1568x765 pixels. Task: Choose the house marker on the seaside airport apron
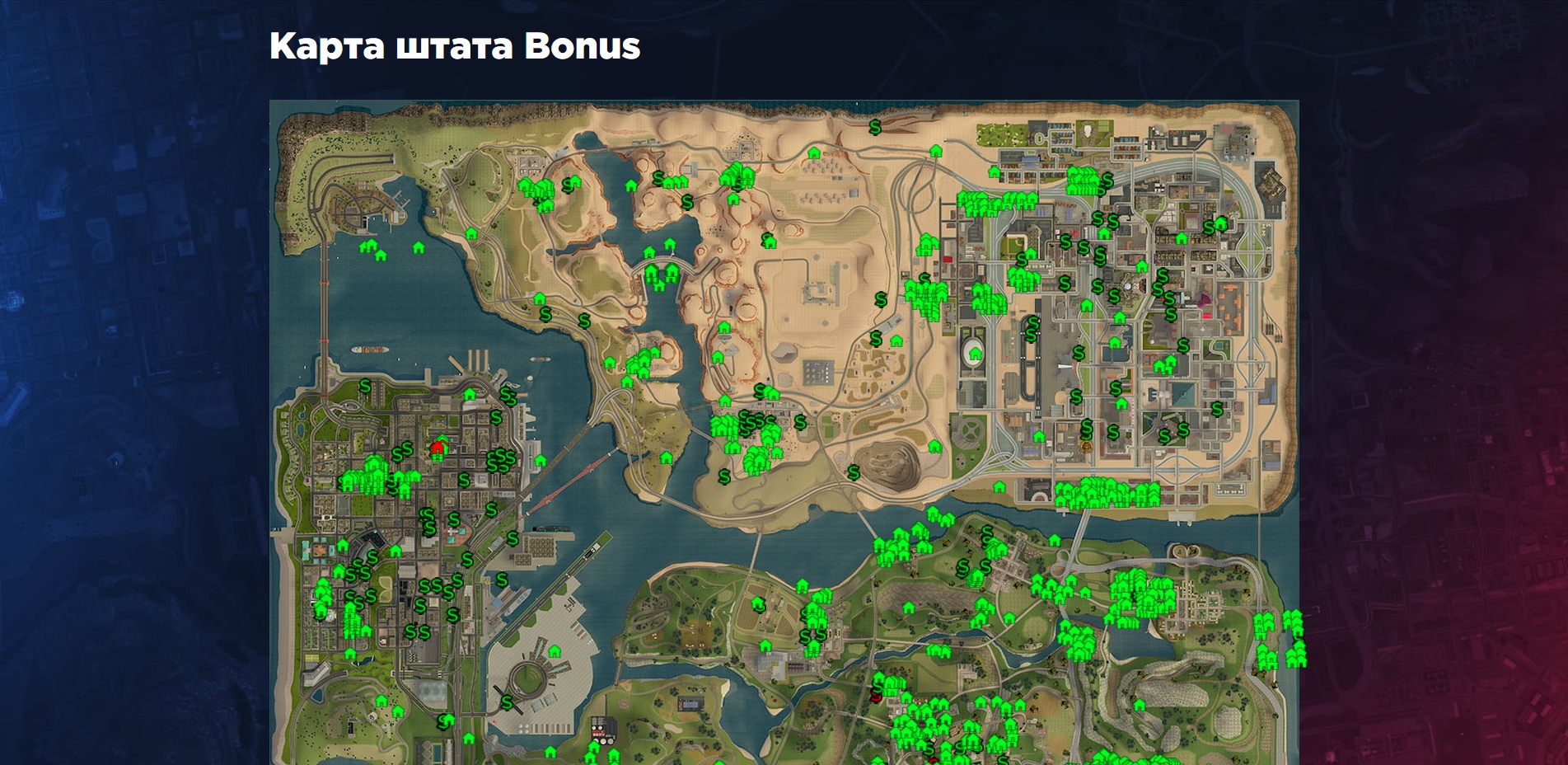pos(555,651)
